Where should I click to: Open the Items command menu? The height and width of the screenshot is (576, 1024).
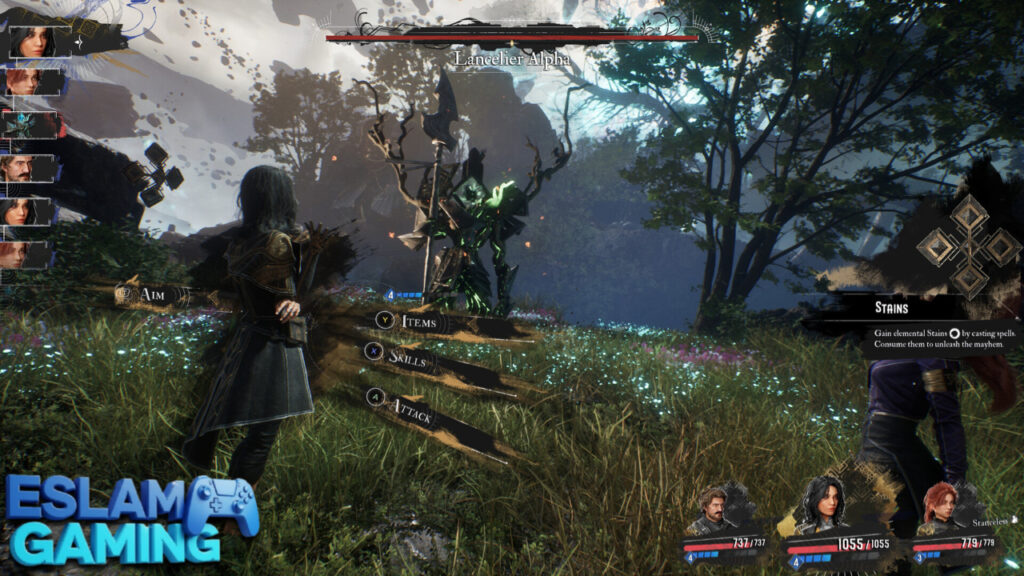point(418,321)
